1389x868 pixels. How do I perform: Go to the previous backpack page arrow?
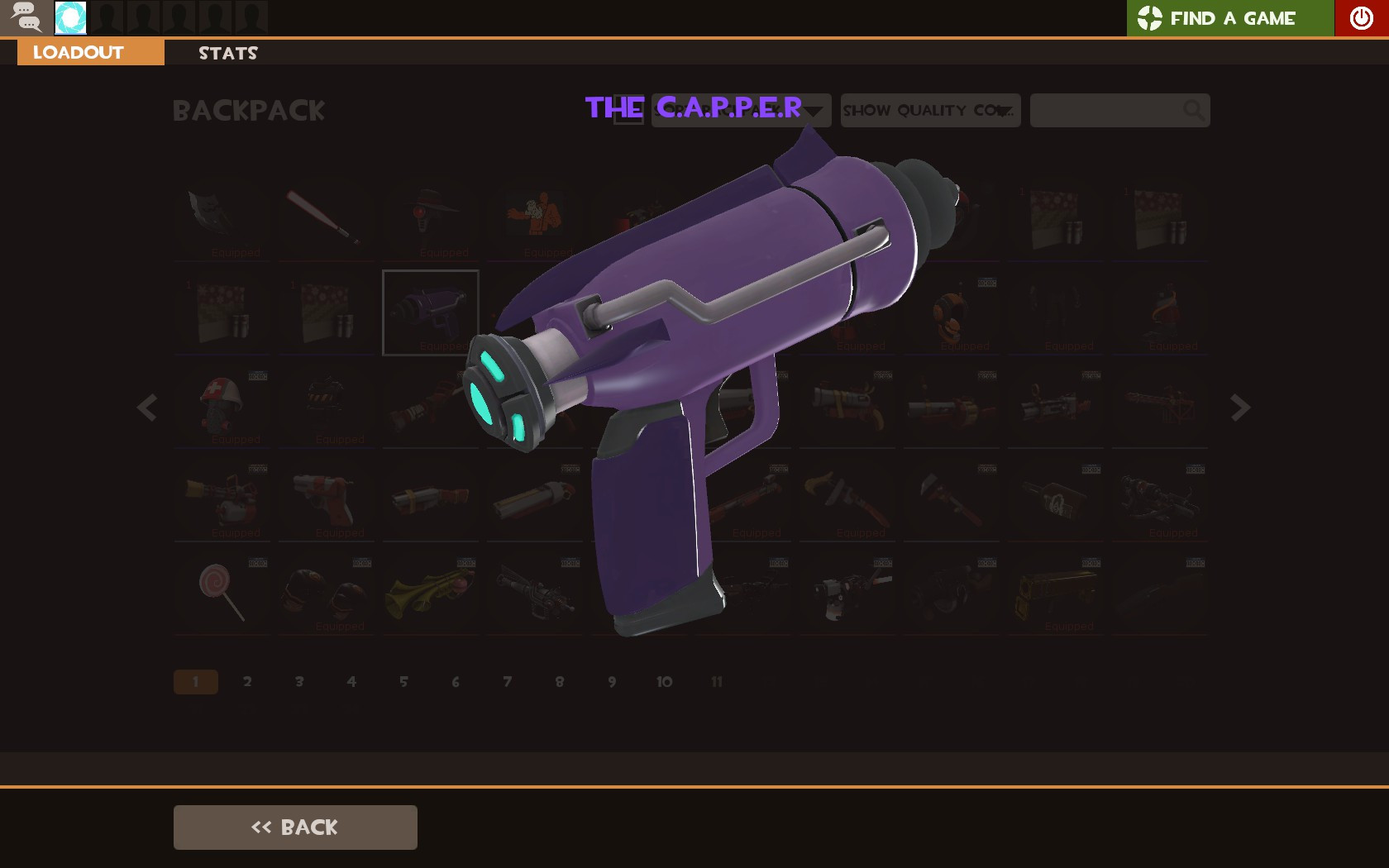tap(147, 408)
